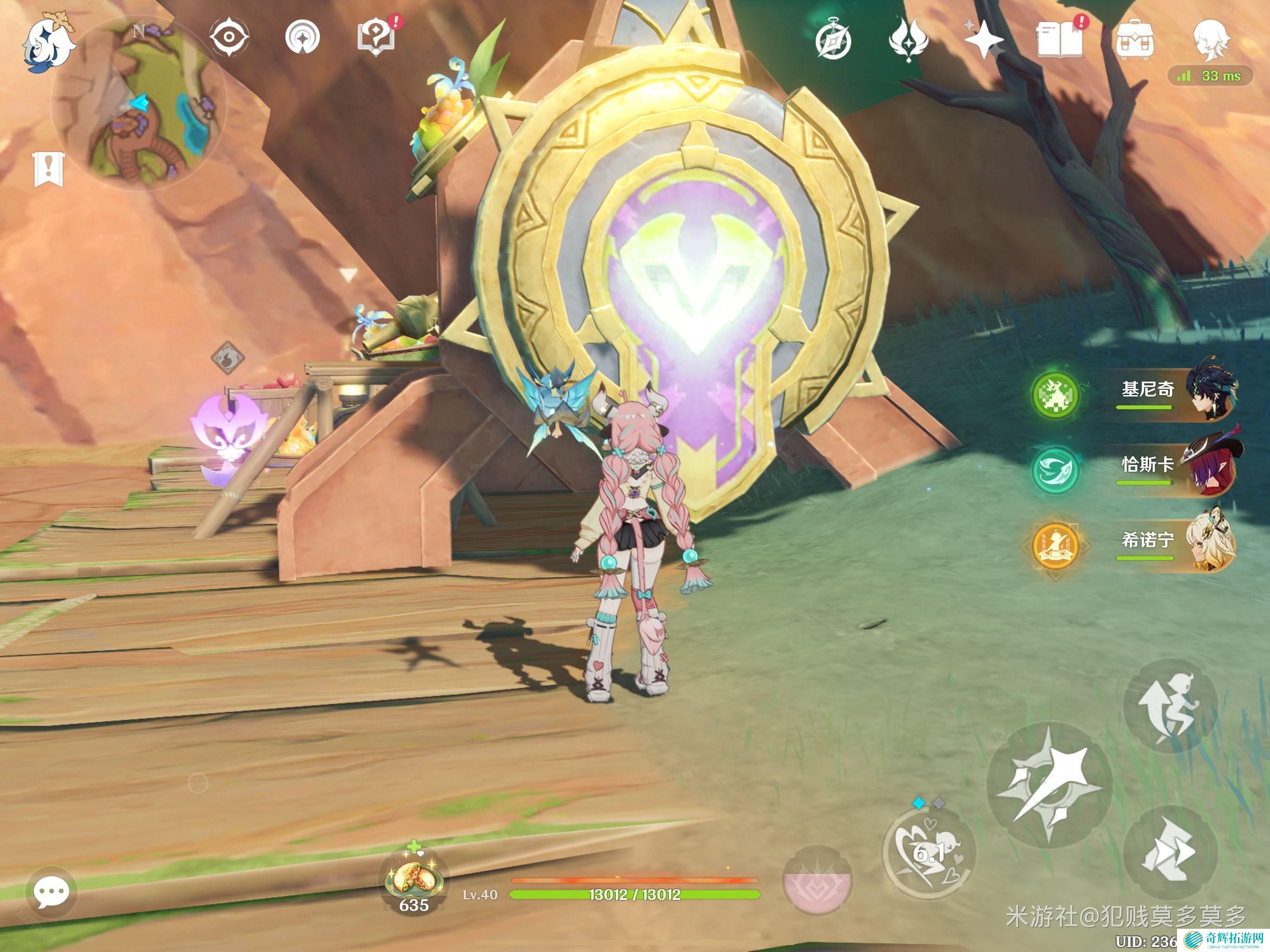The image size is (1270, 952).
Task: Open the chat speech bubble
Action: (51, 892)
